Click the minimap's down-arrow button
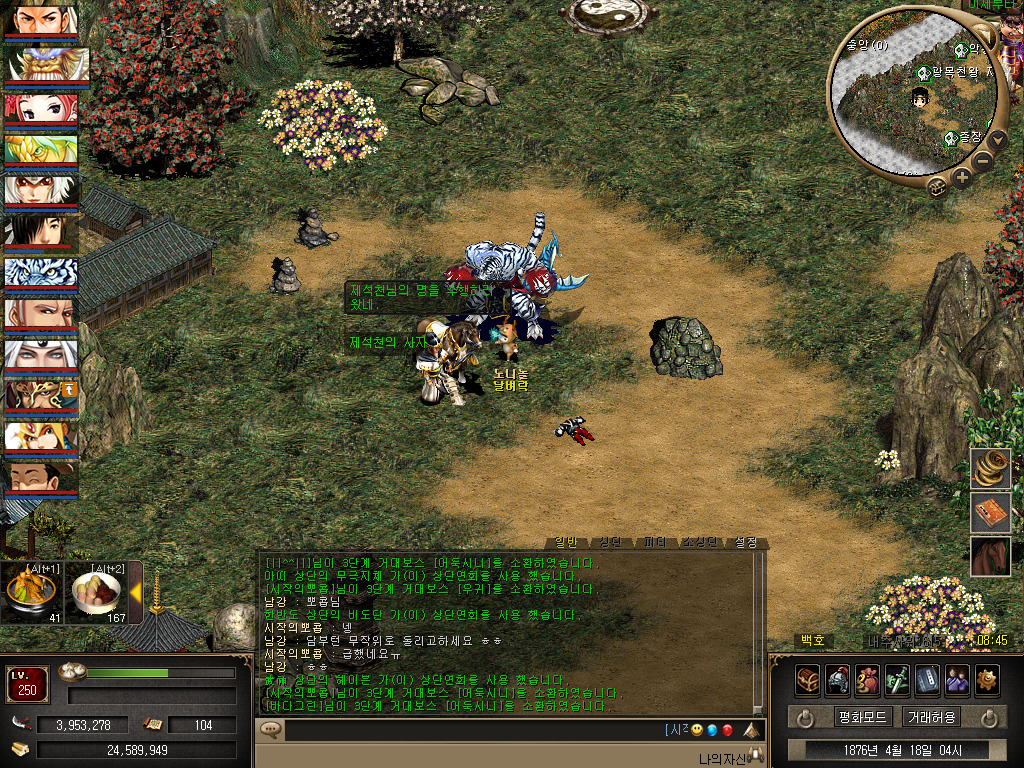The image size is (1024, 768). [997, 138]
